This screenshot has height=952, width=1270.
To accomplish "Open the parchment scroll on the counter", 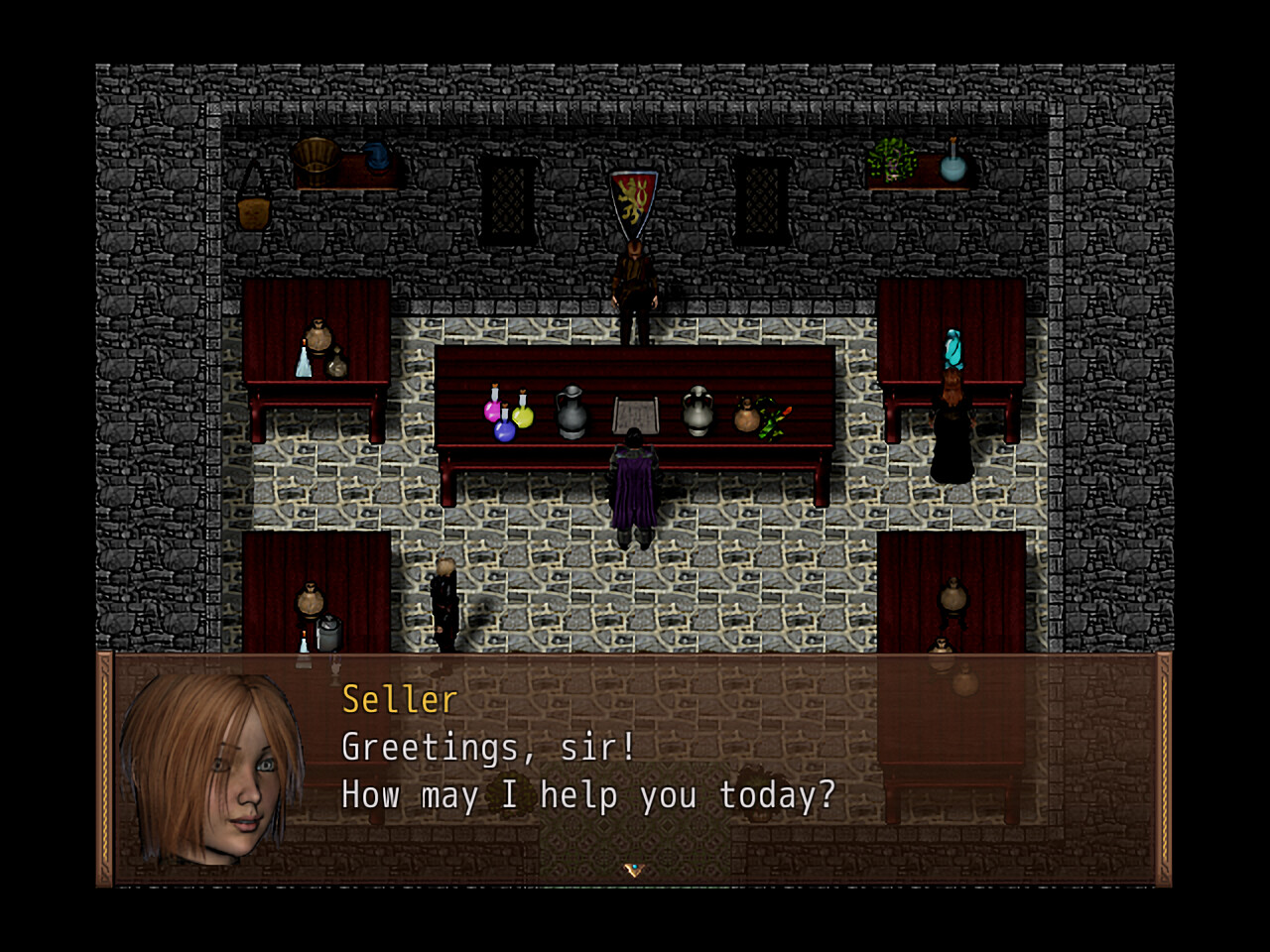I will tap(635, 411).
